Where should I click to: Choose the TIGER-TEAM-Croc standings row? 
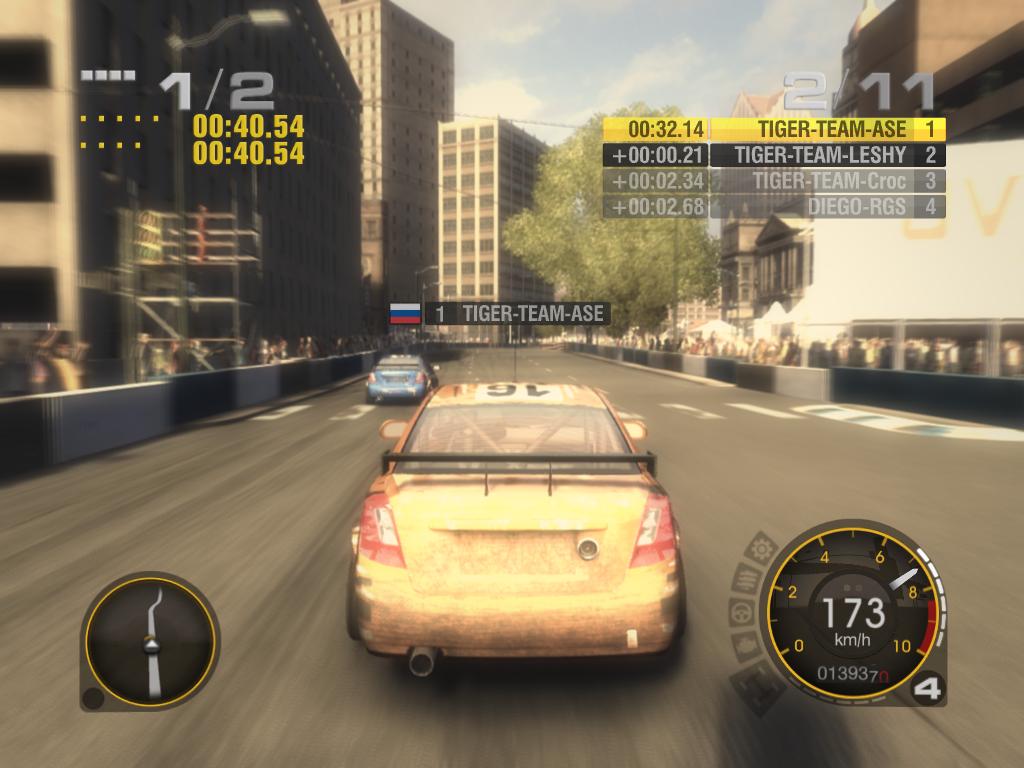tap(775, 181)
